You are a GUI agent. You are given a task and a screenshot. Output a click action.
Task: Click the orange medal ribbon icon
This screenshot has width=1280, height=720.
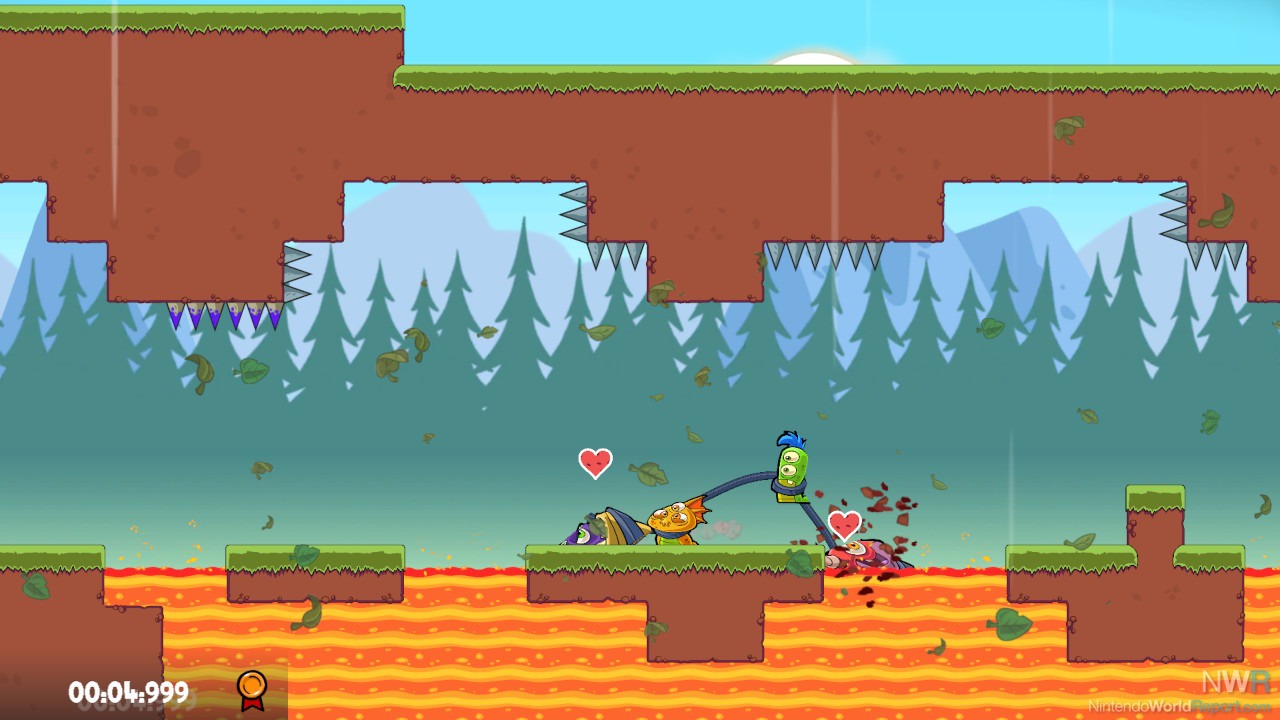tap(252, 689)
